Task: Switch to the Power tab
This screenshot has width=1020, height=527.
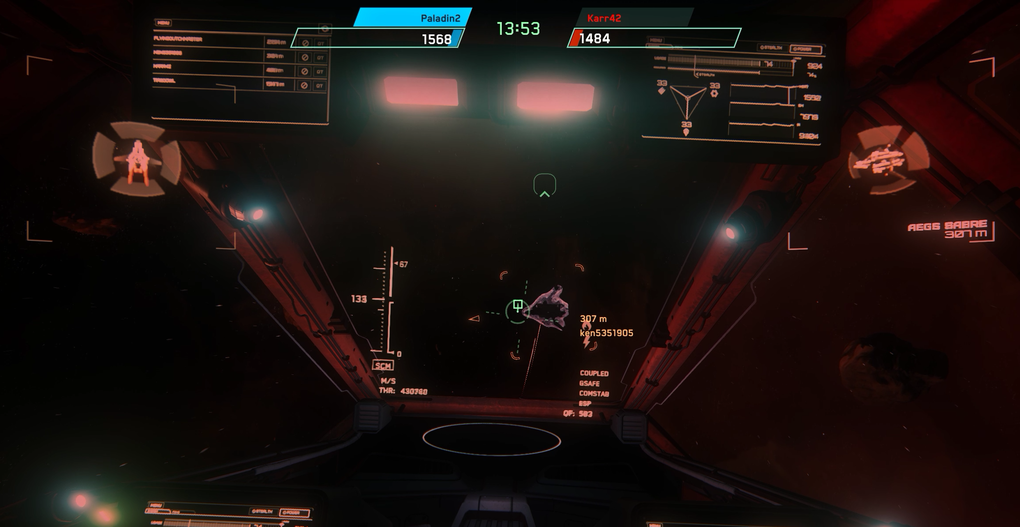Action: (805, 47)
